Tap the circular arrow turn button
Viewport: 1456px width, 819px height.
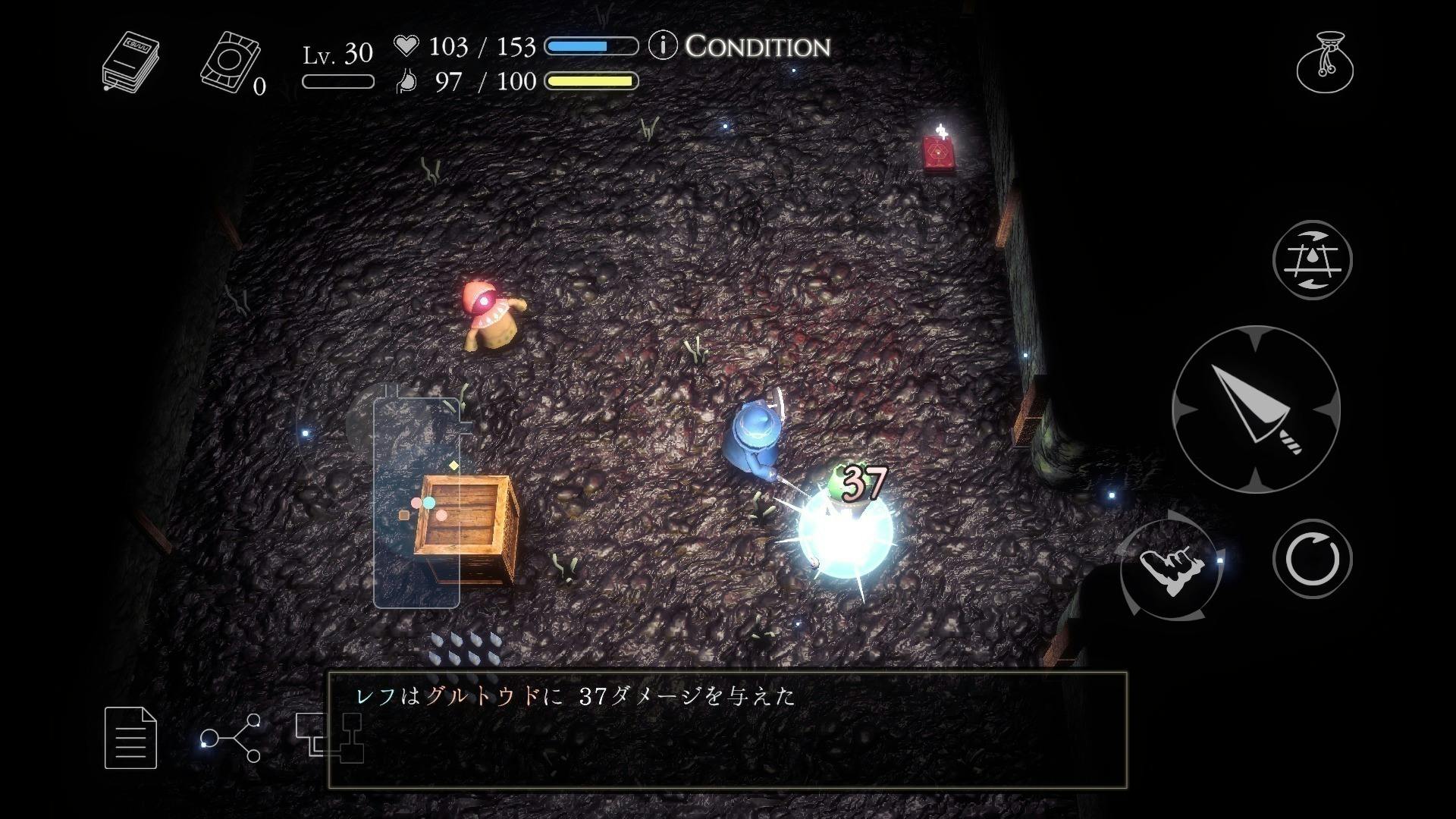click(x=1312, y=559)
